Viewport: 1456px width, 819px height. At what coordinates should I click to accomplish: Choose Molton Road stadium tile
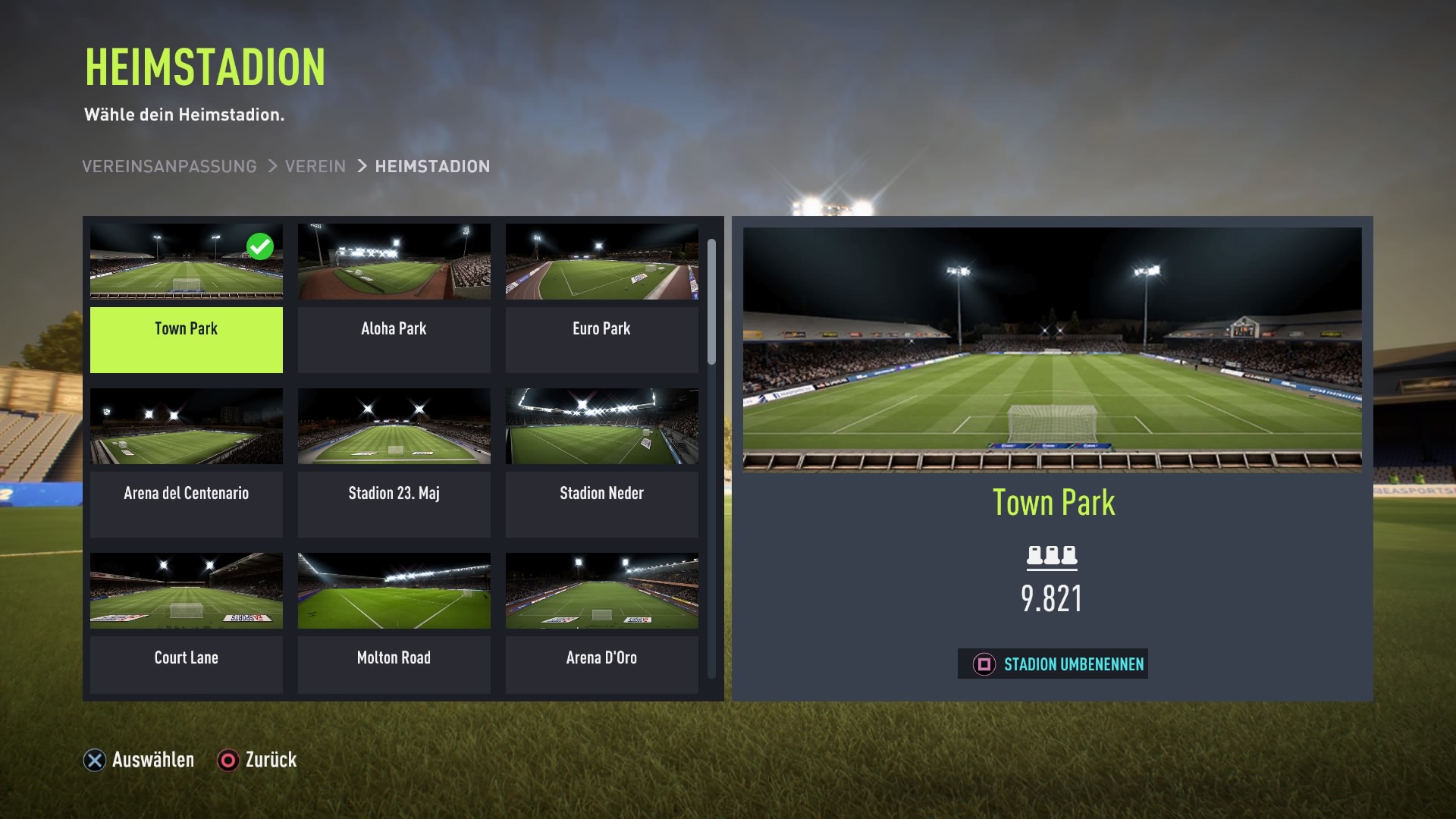point(394,623)
